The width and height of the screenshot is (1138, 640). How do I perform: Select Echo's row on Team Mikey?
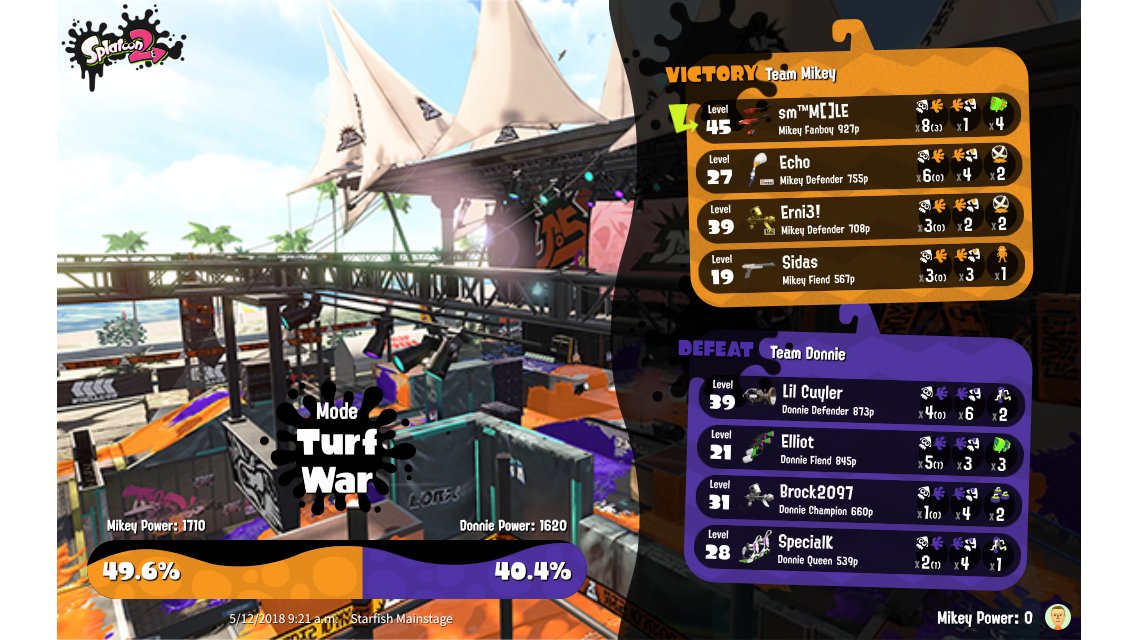[x=858, y=167]
